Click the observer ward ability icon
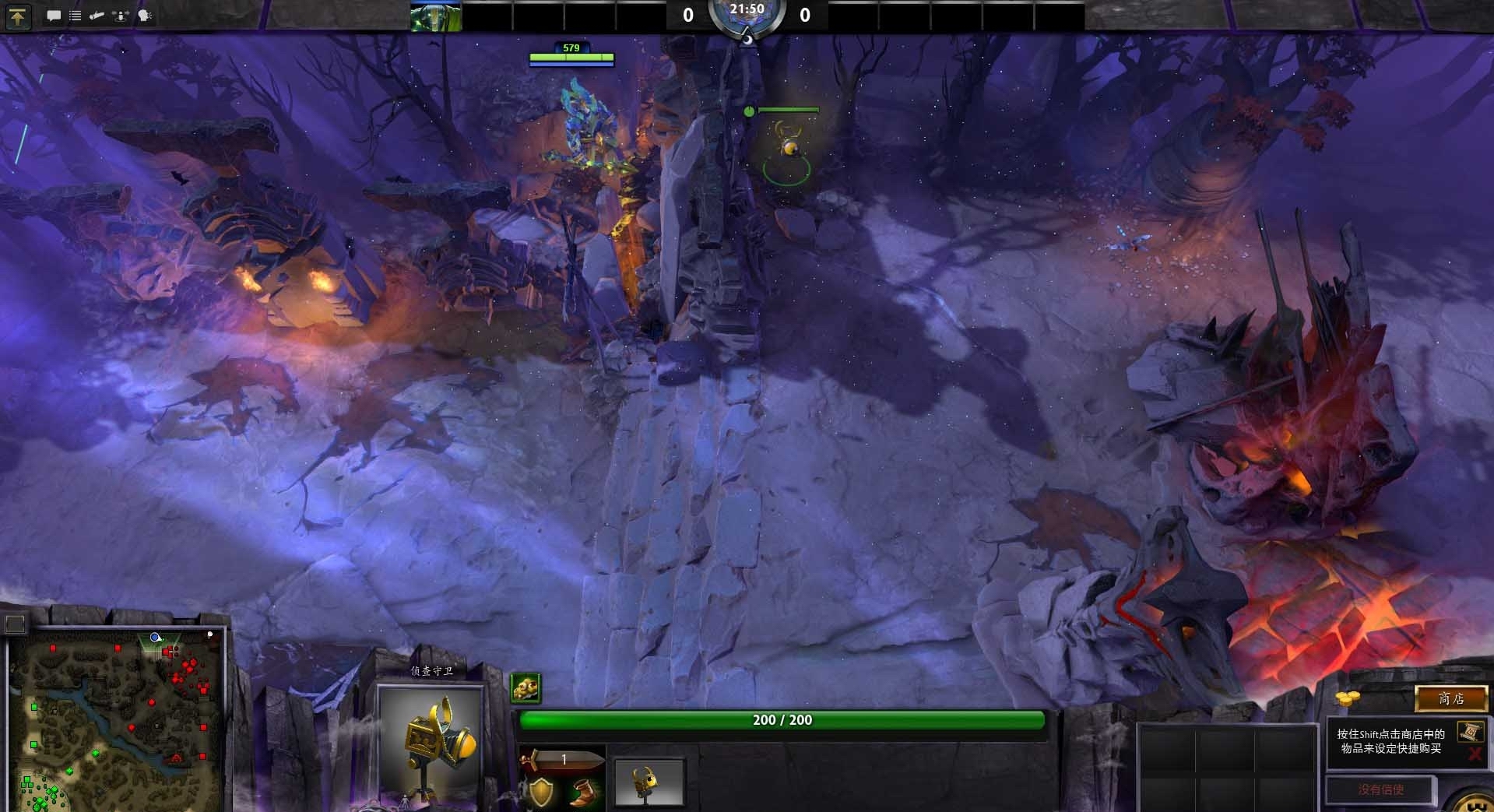 tap(649, 782)
